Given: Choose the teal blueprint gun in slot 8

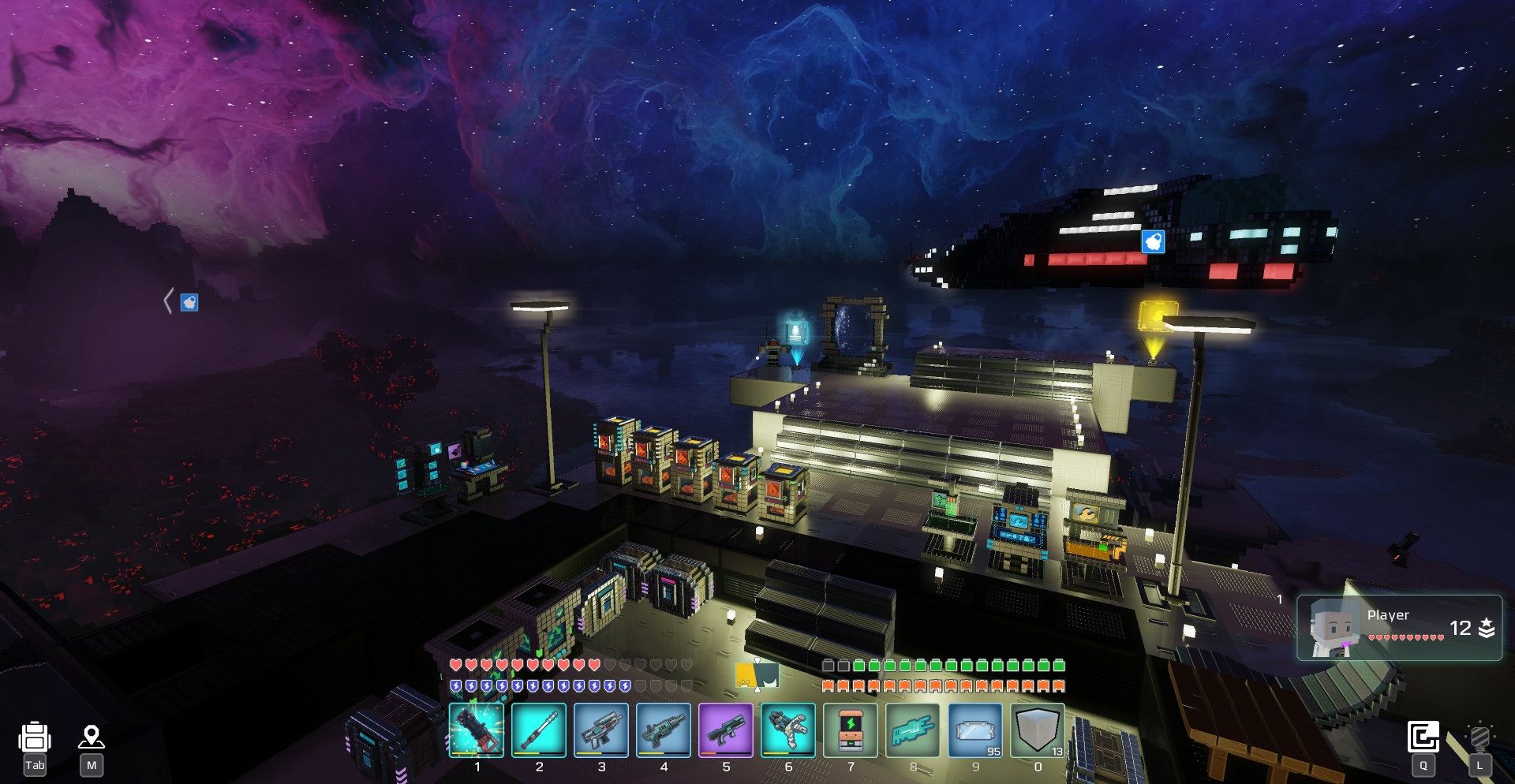Looking at the screenshot, I should click(913, 730).
